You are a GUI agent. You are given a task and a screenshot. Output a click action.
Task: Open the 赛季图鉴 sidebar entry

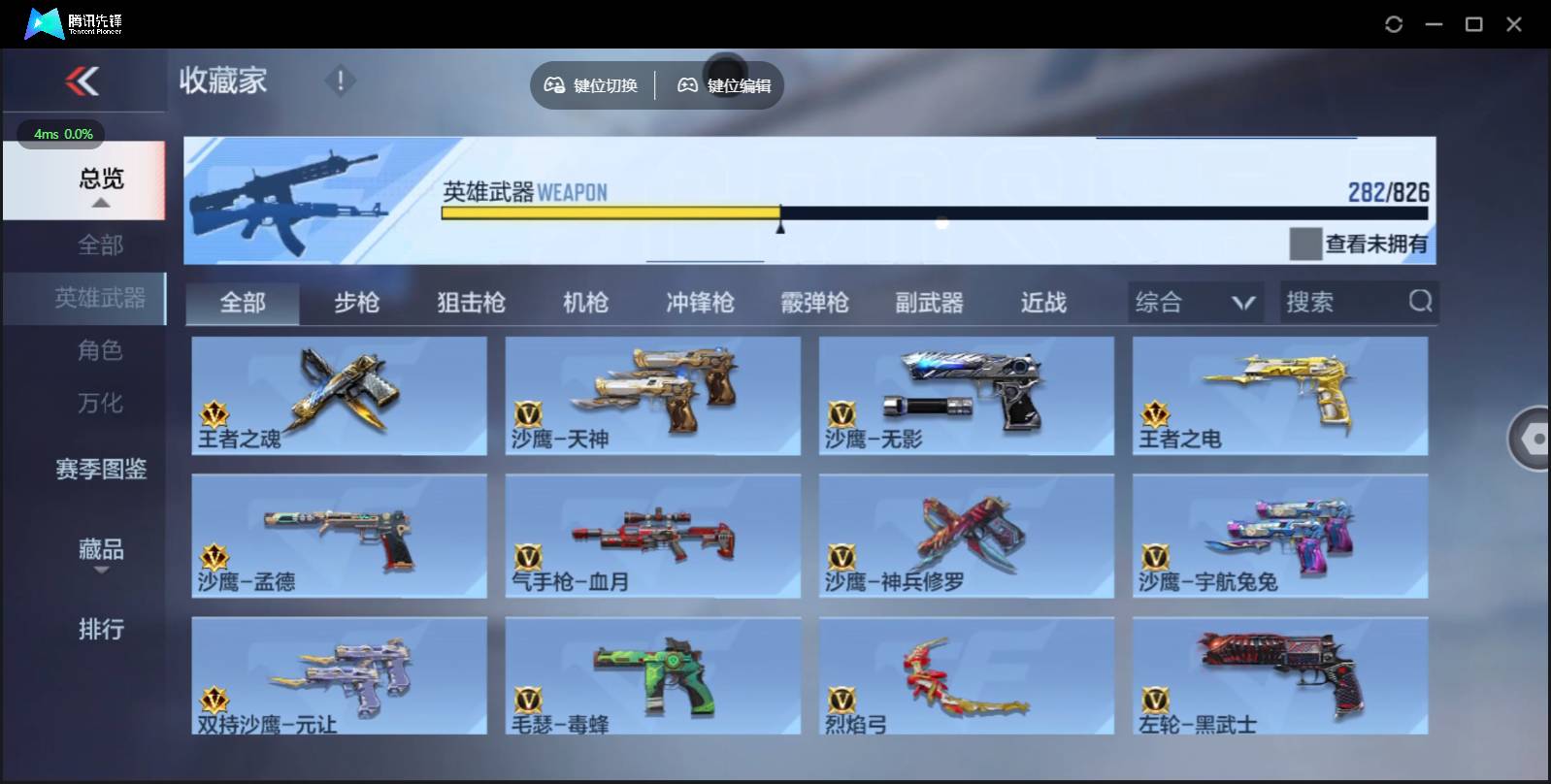click(x=101, y=470)
